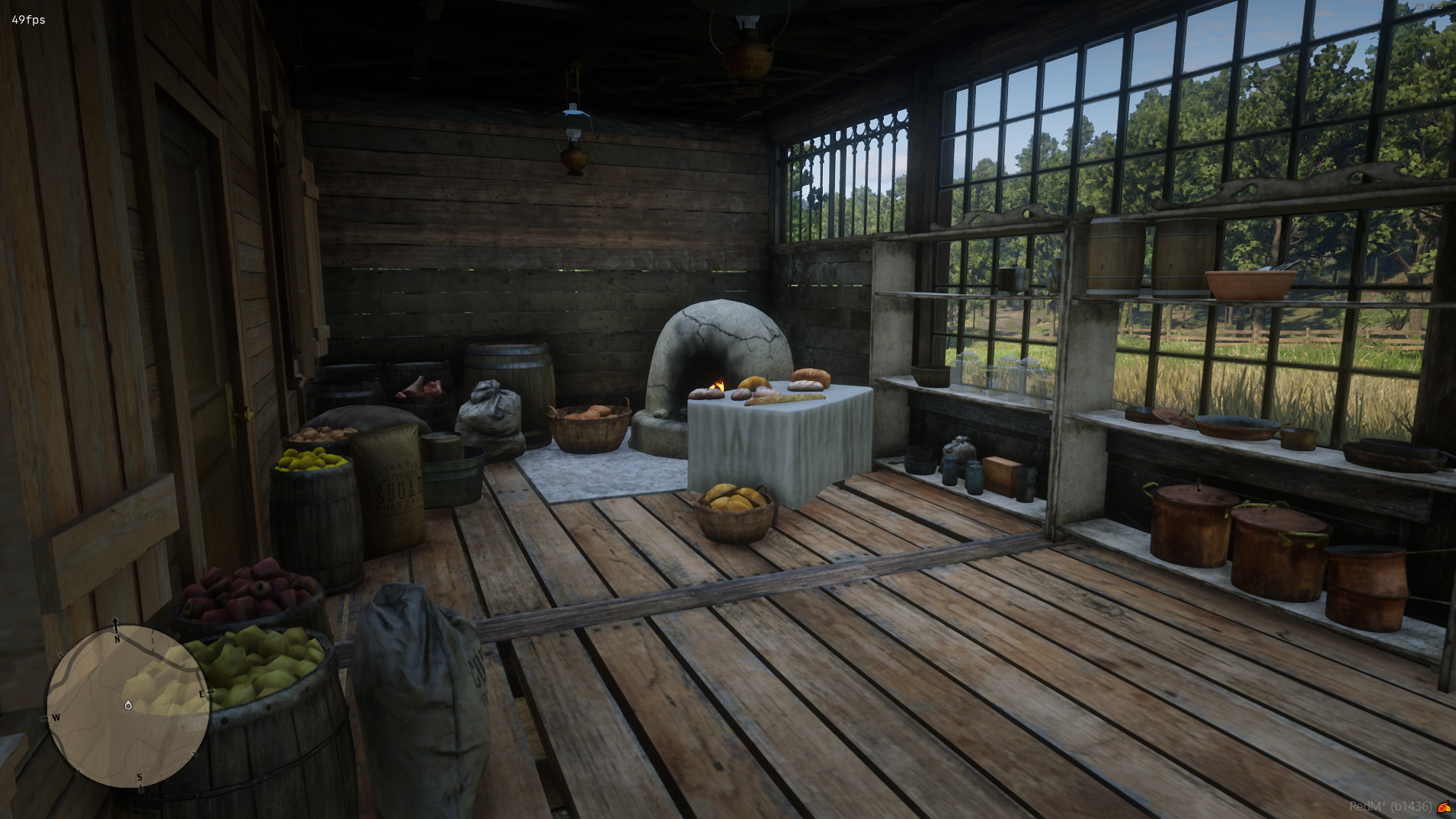Click the N compass letter on the minimap
This screenshot has height=819, width=1456.
pos(117,640)
